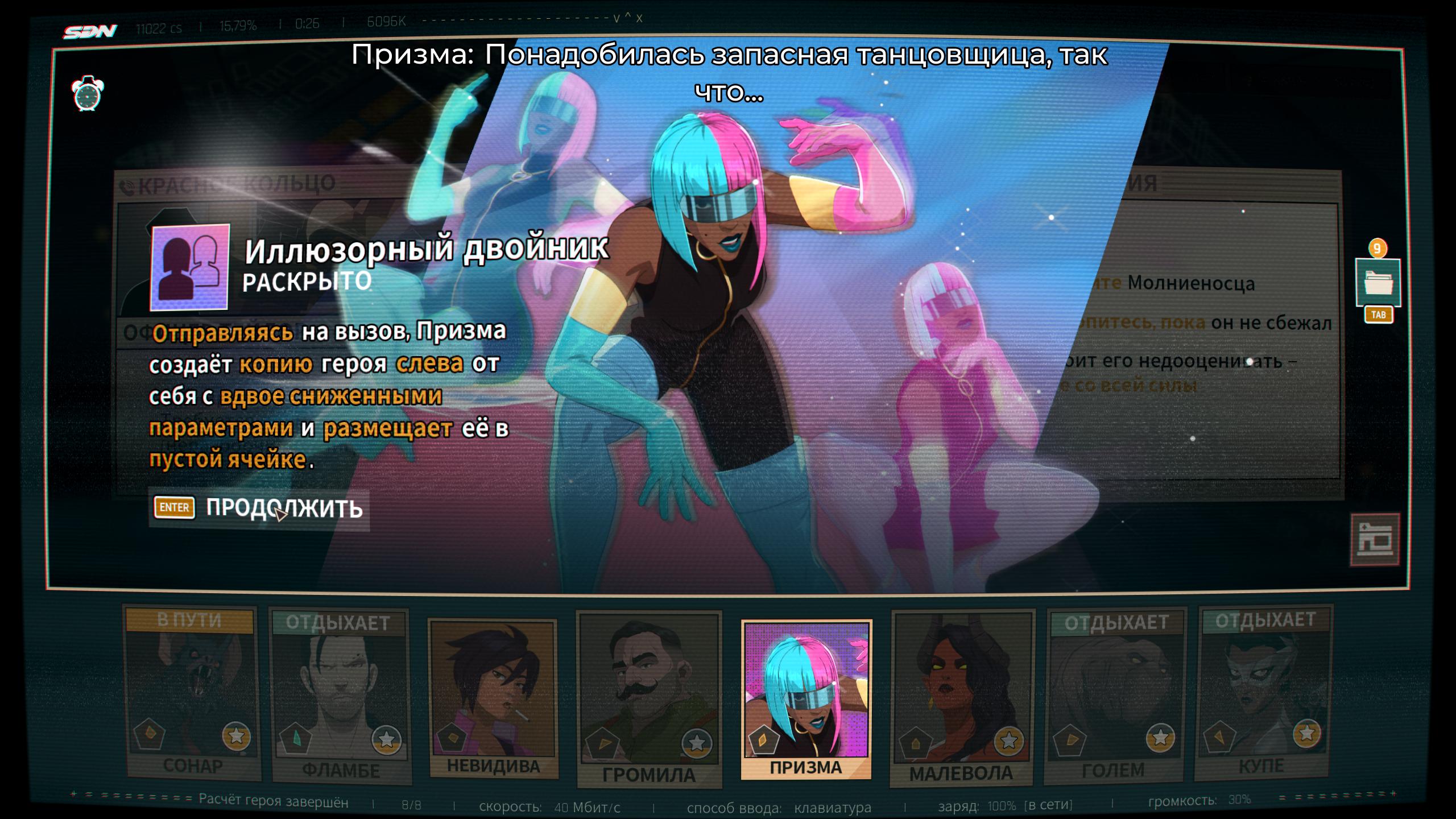Click the SDN logo
Screen dimensions: 1456x819
coord(90,32)
